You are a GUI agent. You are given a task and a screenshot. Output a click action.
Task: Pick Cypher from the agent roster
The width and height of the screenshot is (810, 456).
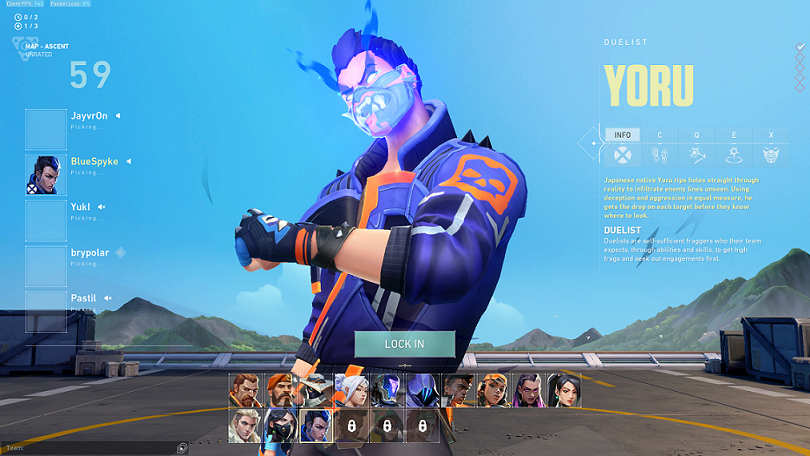pos(315,390)
